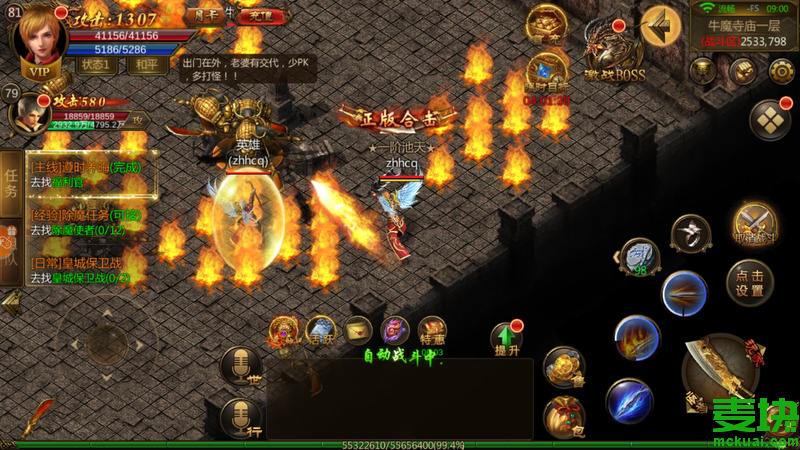Image resolution: width=800 pixels, height=450 pixels.
Task: Open the four-diamond main menu button
Action: coord(769,119)
